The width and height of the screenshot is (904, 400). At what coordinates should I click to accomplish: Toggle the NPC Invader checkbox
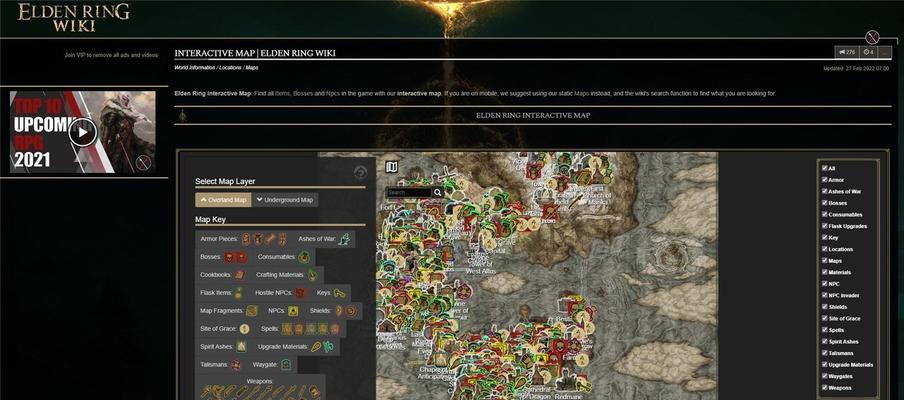[824, 295]
